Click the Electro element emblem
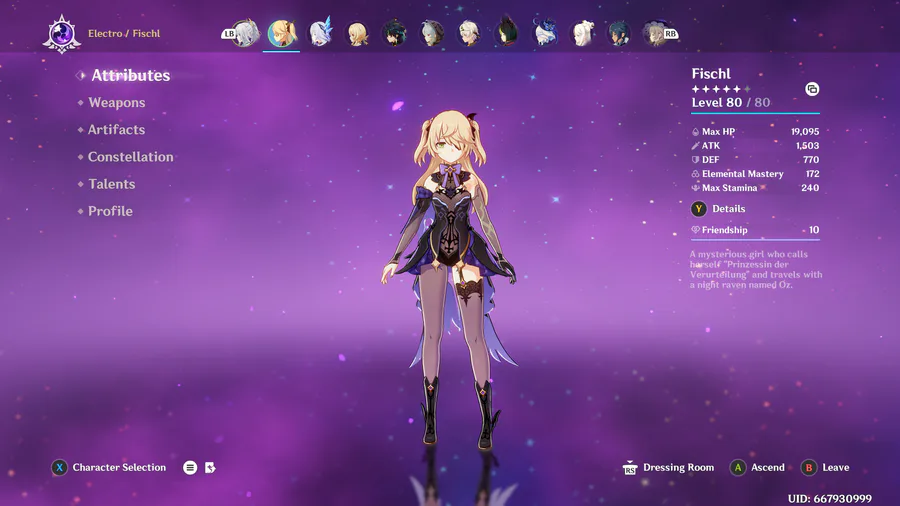This screenshot has width=900, height=506. coord(61,34)
